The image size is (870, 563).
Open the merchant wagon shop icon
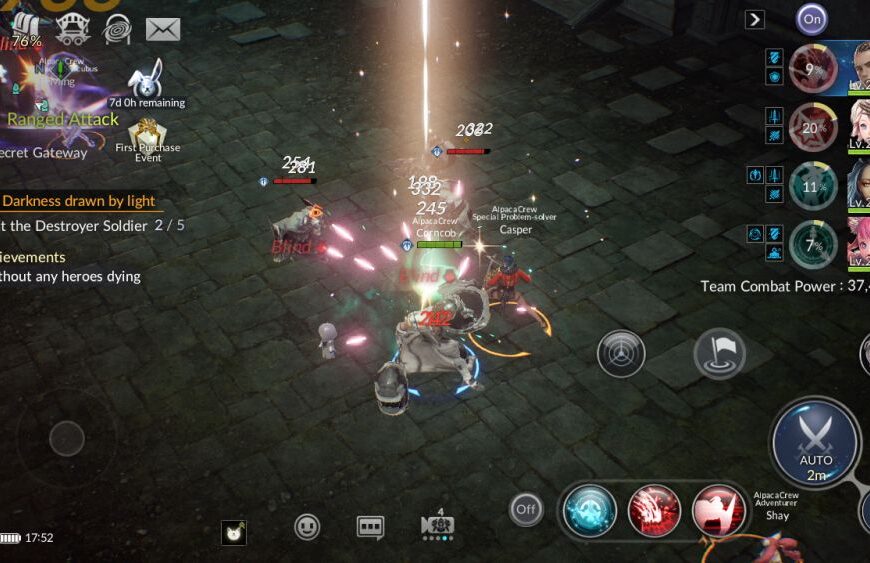click(x=73, y=28)
